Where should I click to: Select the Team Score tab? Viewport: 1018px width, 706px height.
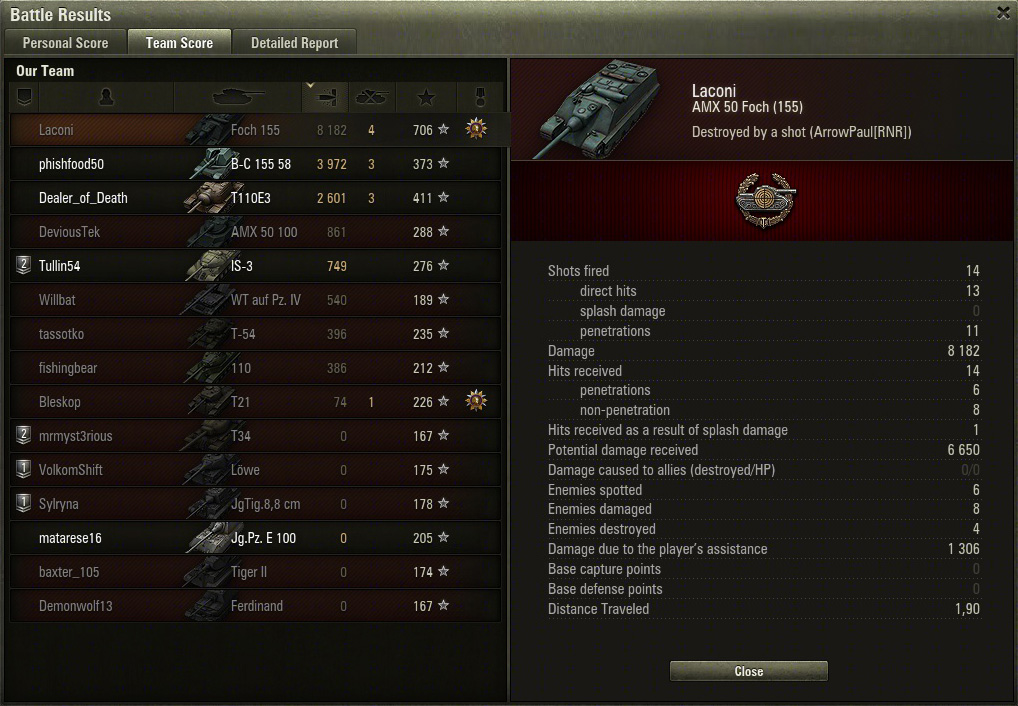pyautogui.click(x=179, y=43)
